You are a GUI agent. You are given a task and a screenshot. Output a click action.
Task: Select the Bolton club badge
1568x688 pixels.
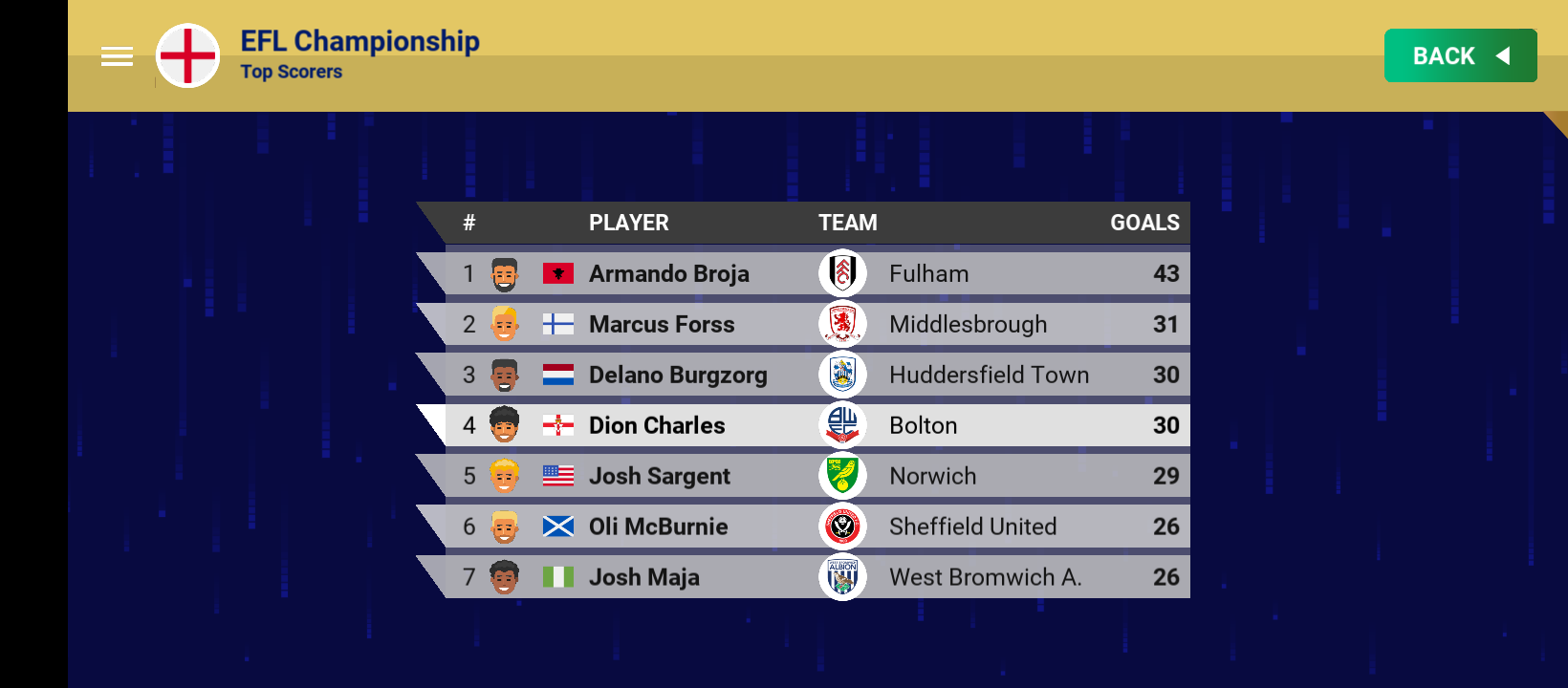point(842,425)
